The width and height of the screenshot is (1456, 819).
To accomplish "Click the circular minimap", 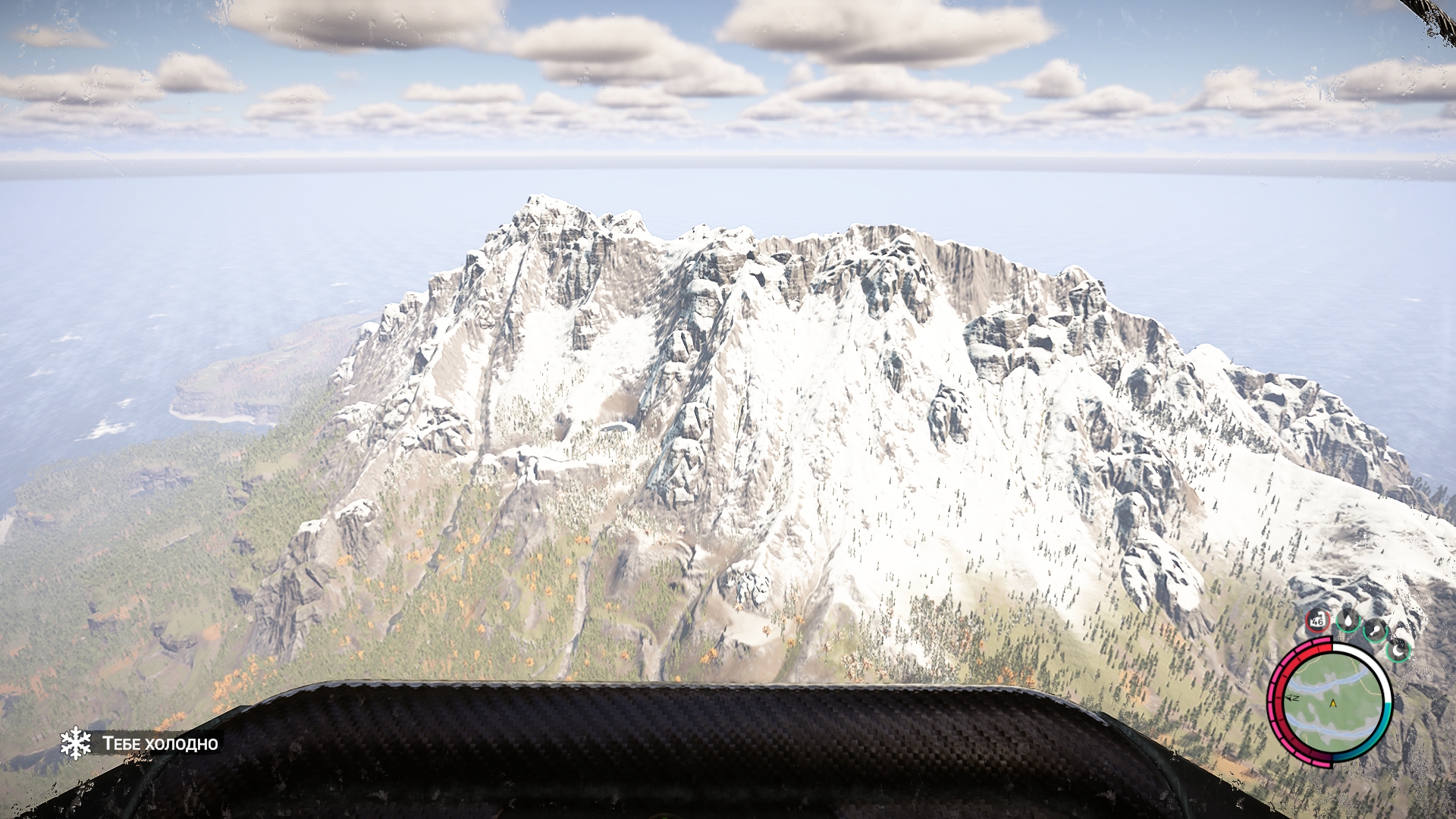I will click(1332, 702).
